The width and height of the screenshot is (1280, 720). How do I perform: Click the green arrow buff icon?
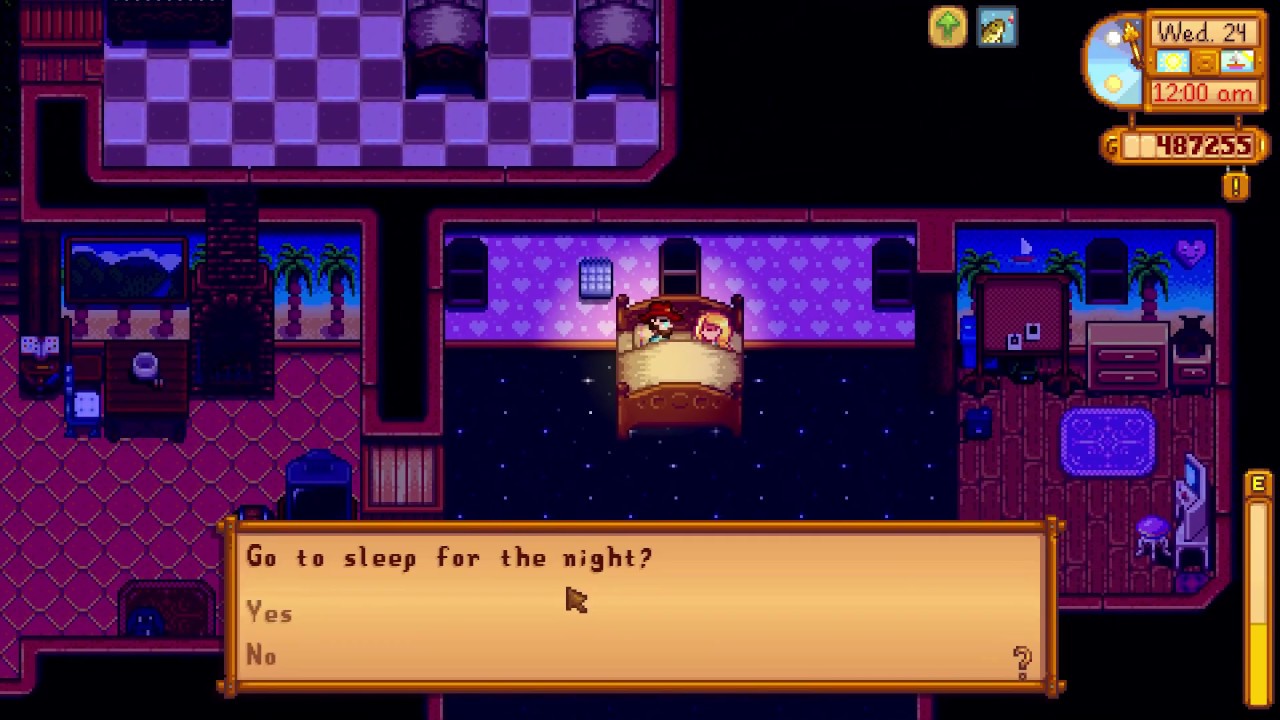947,28
